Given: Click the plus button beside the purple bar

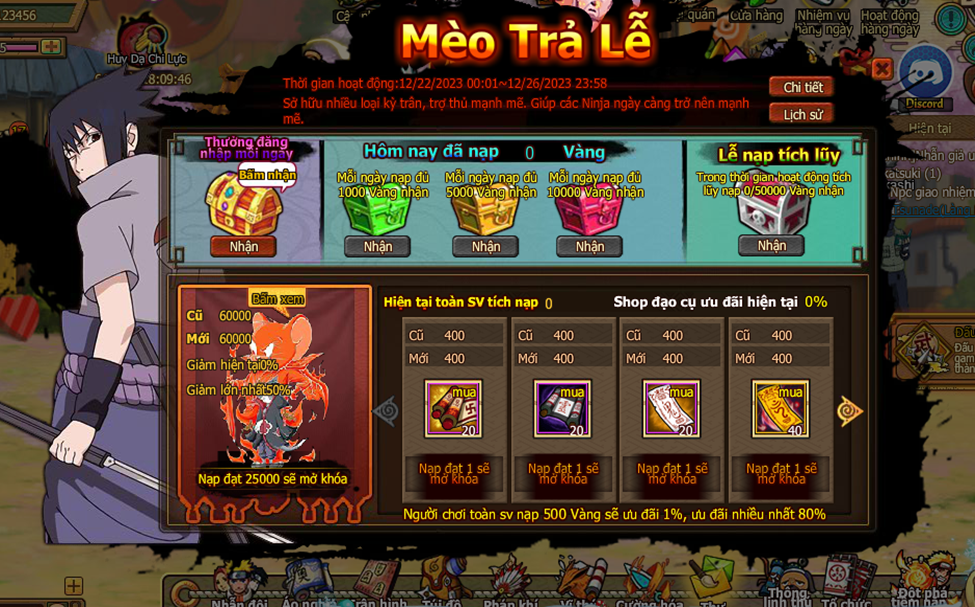Looking at the screenshot, I should (51, 46).
